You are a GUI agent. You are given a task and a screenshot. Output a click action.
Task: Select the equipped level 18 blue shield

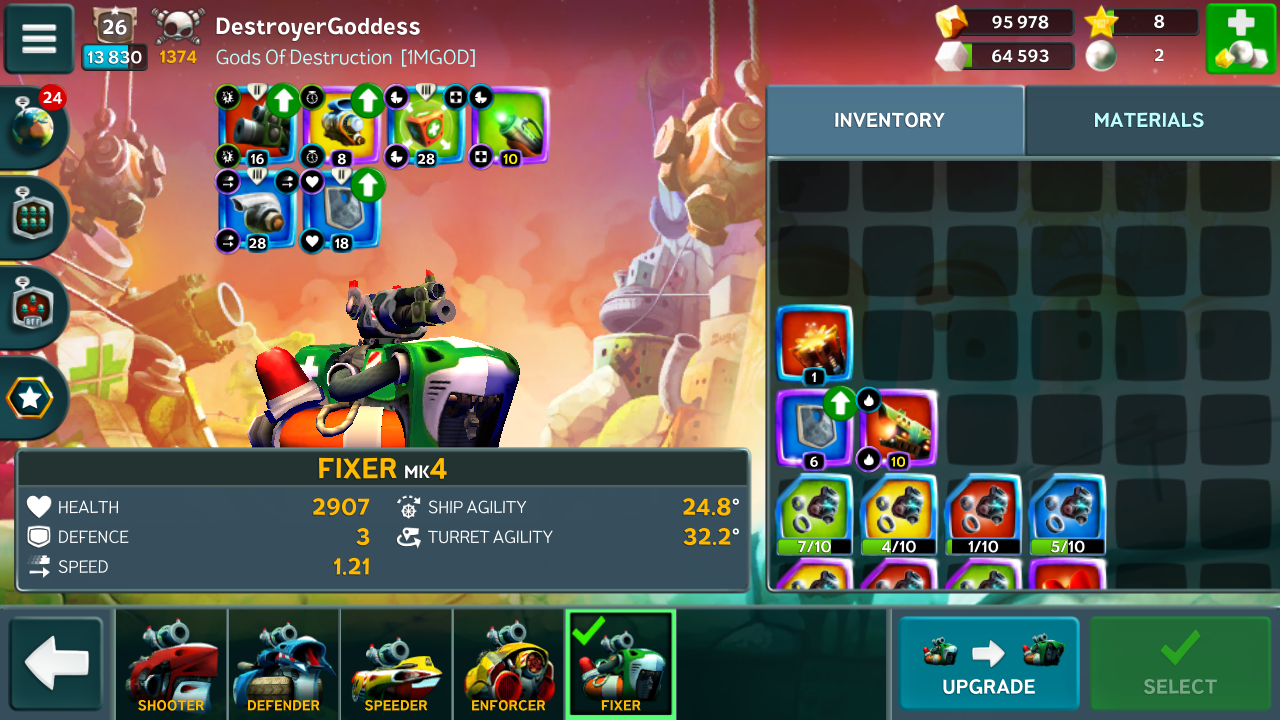click(341, 210)
